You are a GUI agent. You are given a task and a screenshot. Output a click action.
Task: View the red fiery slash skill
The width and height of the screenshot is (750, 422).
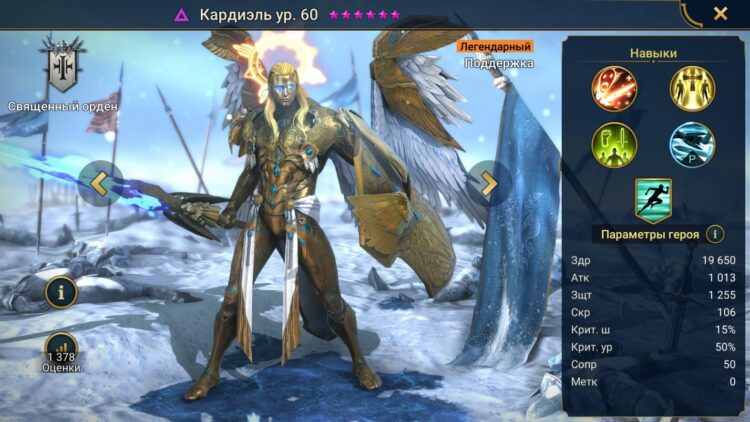(x=614, y=87)
